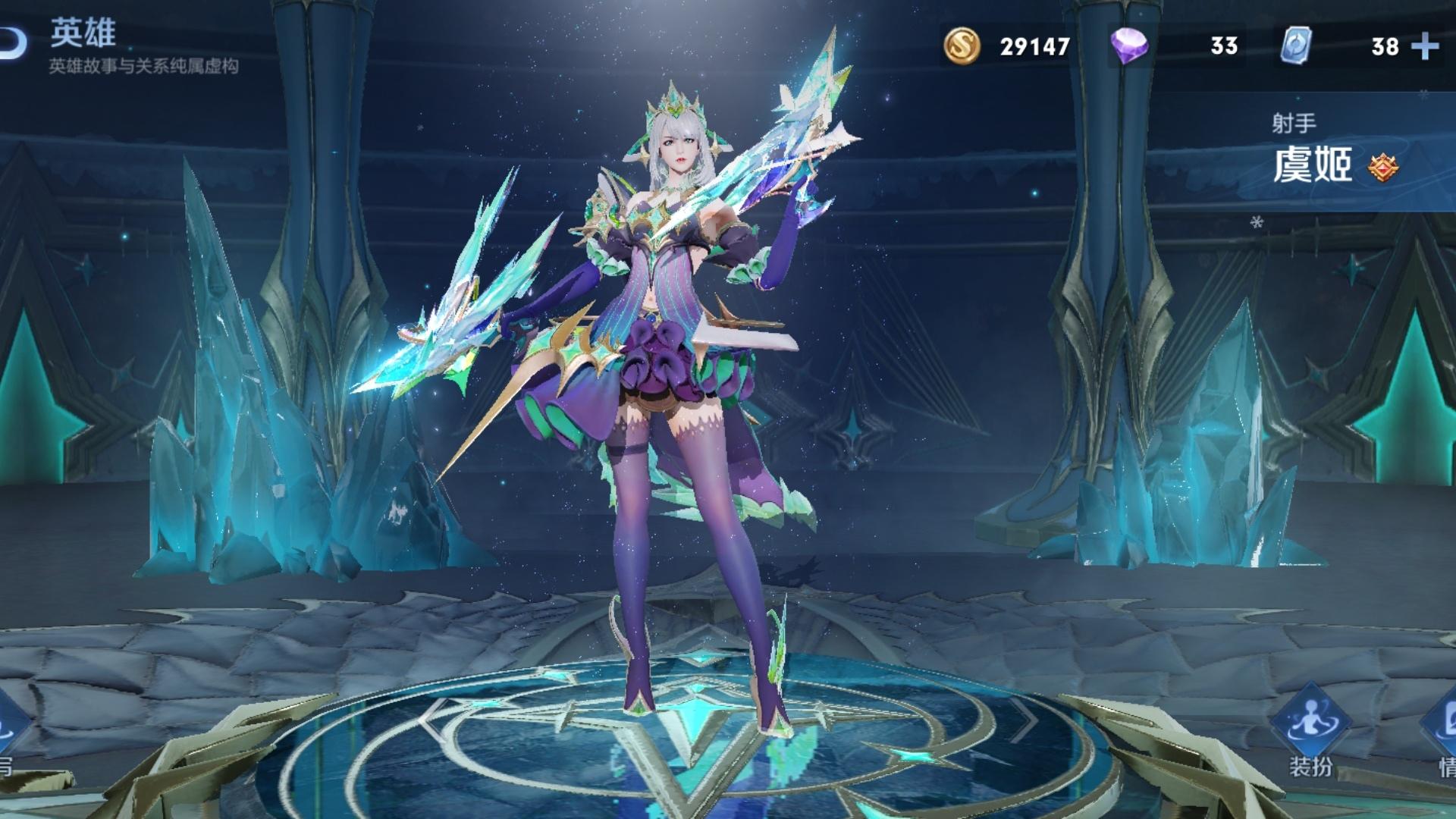Screen dimensions: 1456x819
Task: Tap the gold coin currency icon
Action: tap(962, 45)
